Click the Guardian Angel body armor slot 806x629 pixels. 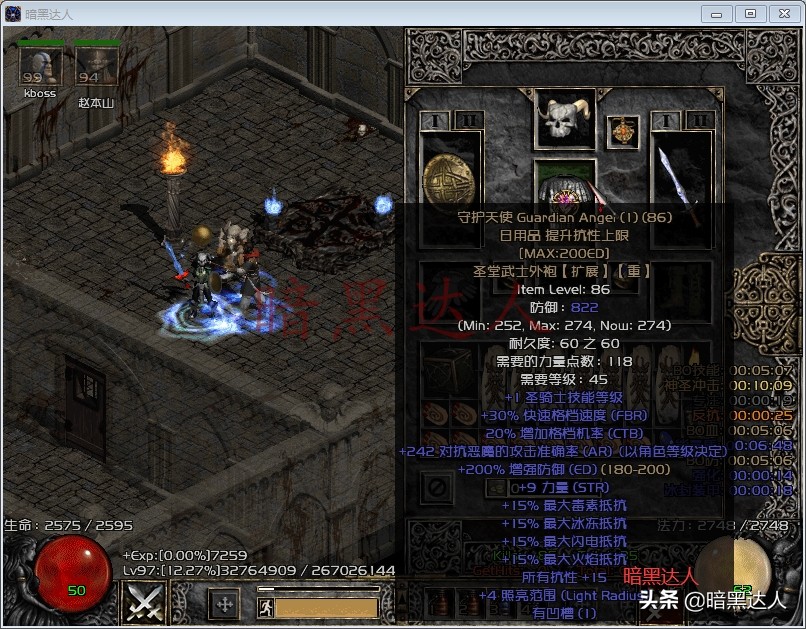point(565,183)
